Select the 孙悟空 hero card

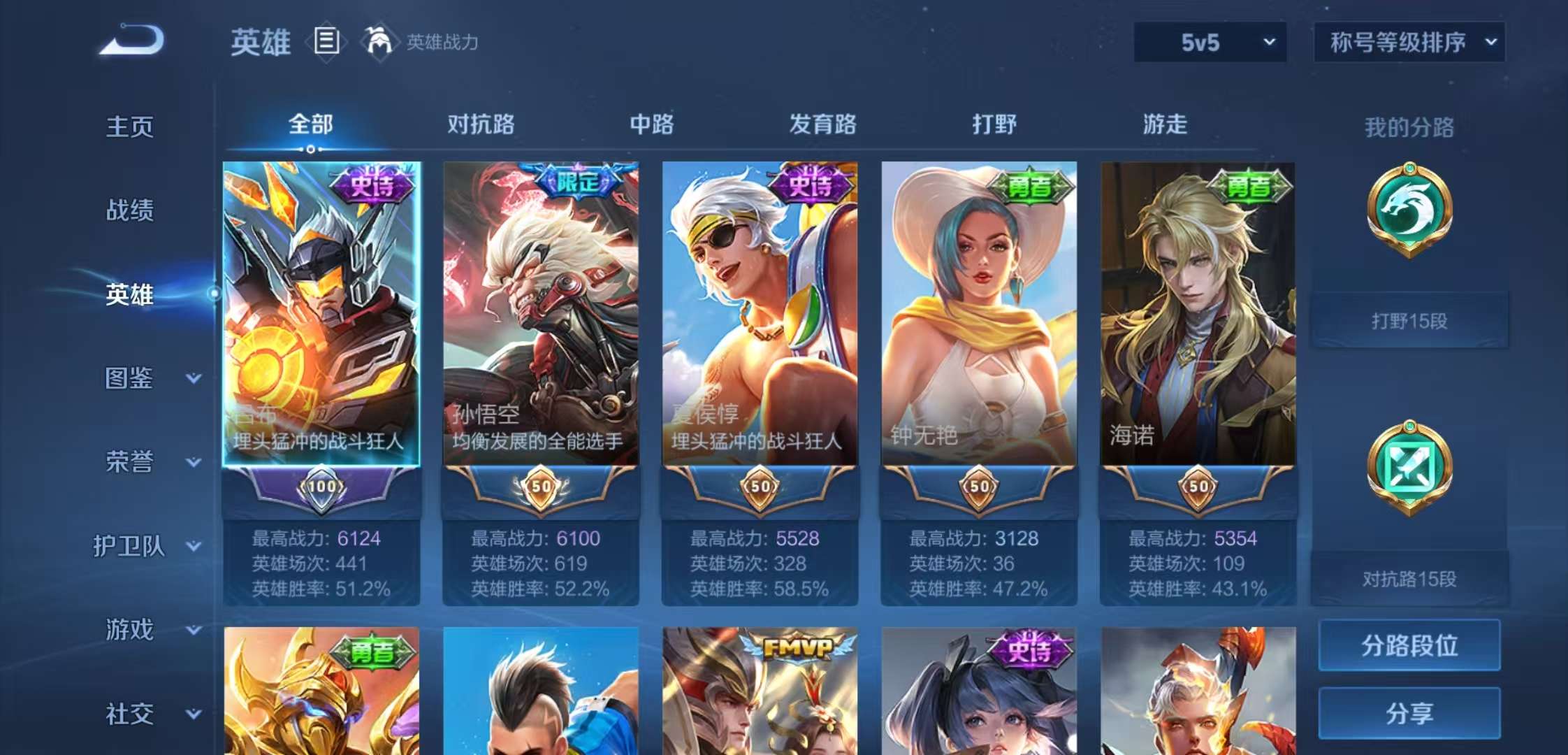coord(540,315)
